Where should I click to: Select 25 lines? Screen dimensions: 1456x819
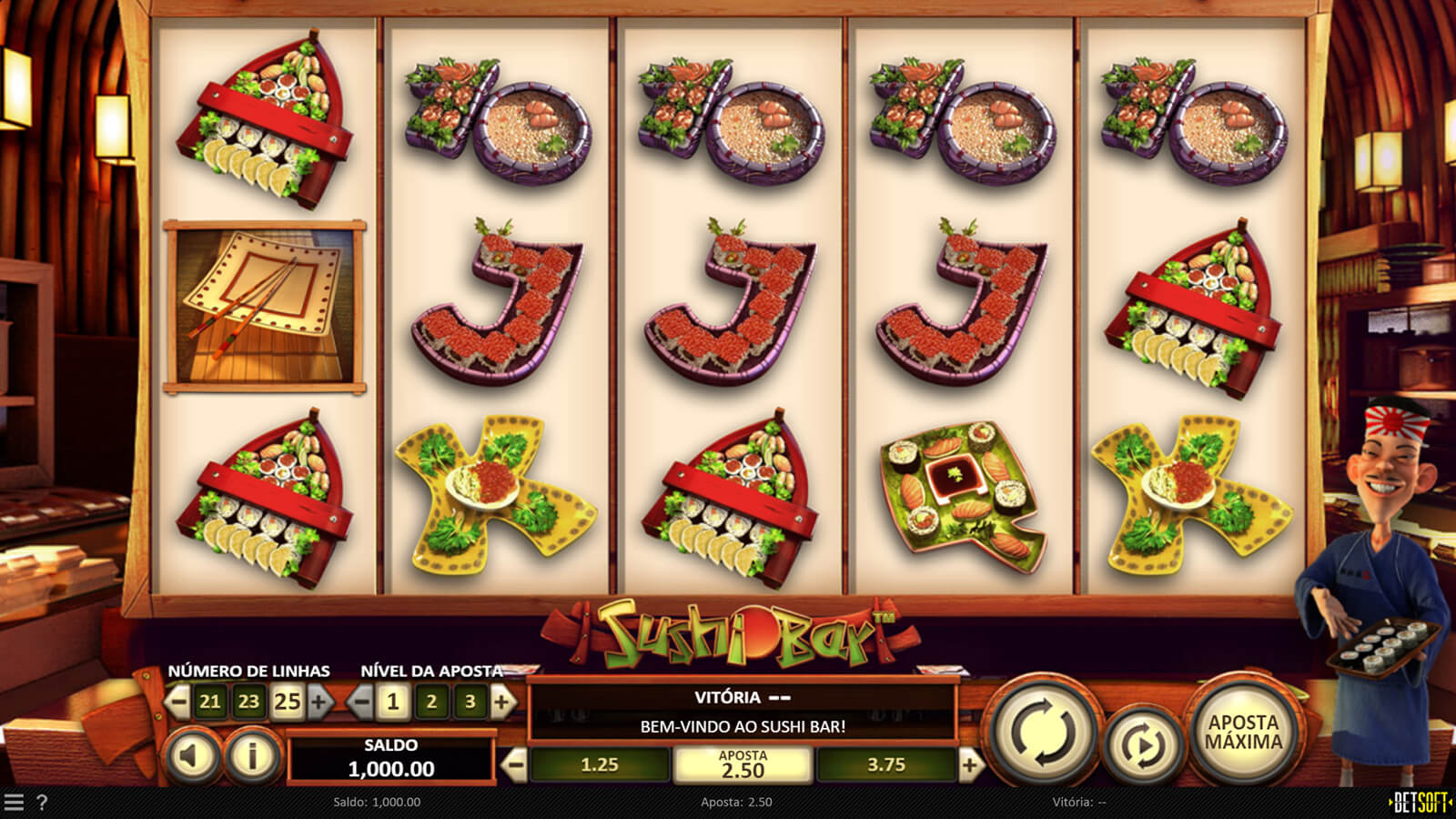point(287,702)
